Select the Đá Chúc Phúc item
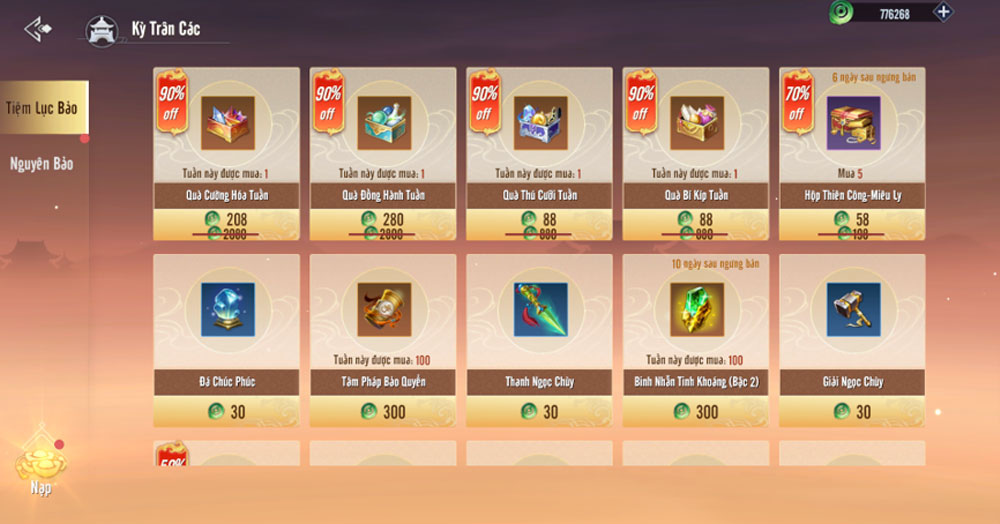Viewport: 1000px width, 524px height. (x=227, y=310)
